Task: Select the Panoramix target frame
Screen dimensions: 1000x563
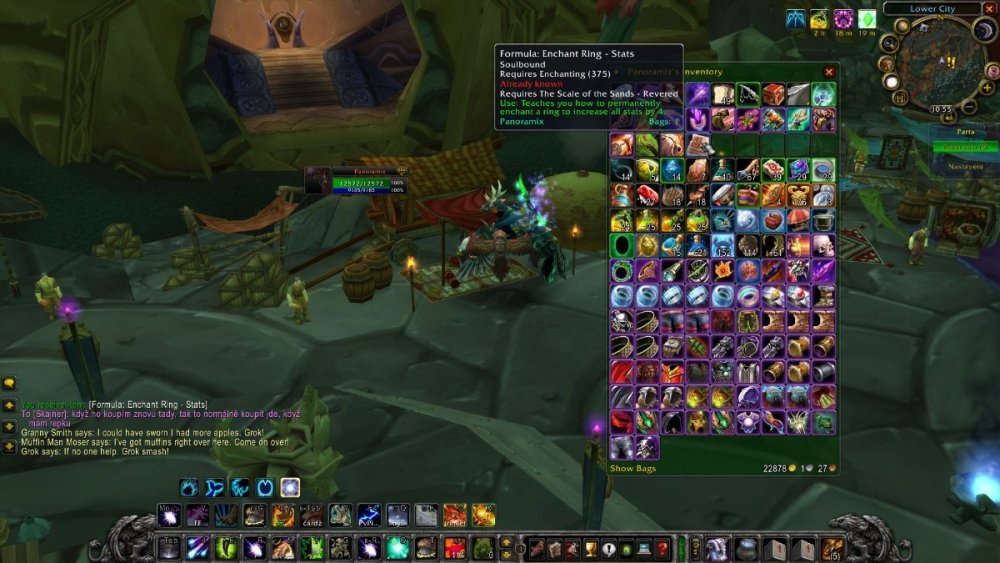Action: coord(355,180)
